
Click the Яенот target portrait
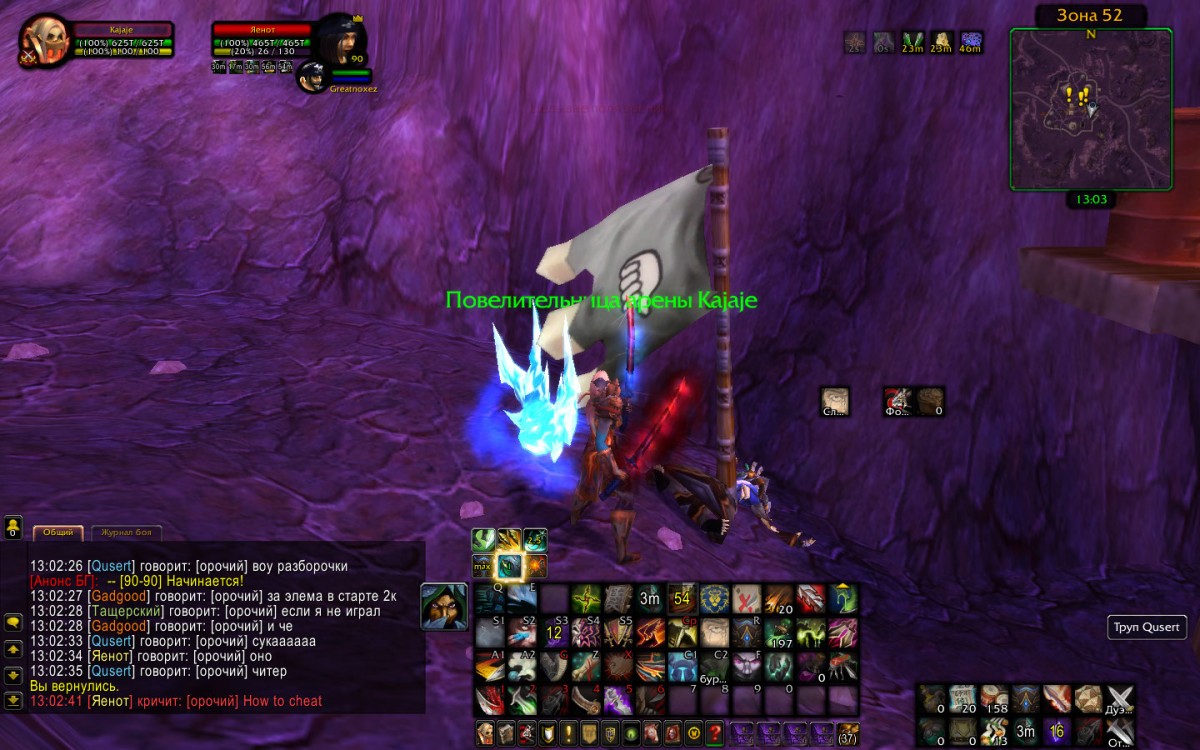coord(340,41)
